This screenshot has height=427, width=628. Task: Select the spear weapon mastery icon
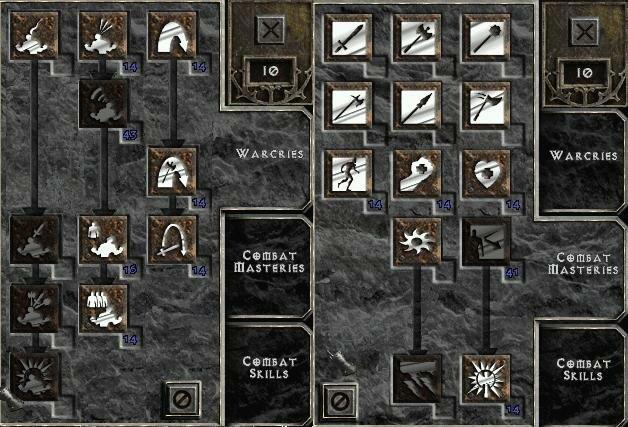(417, 104)
